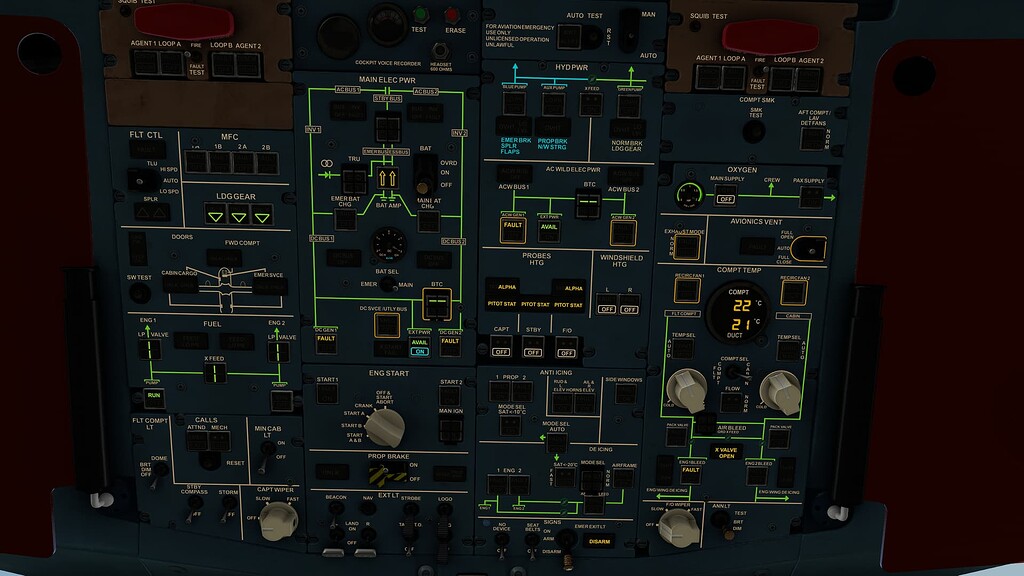Viewport: 1024px width, 576px height.
Task: Click the emergency exit light DISARM indicator
Action: pyautogui.click(x=599, y=543)
